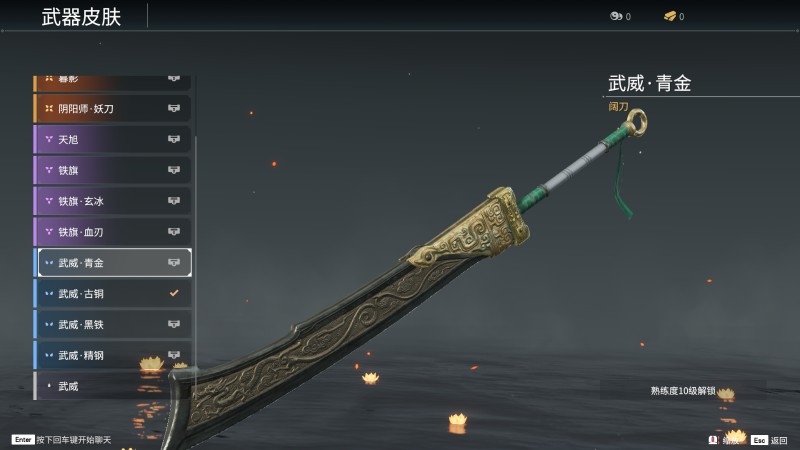
Task: Pick the 武威·精钢 weapon skin
Action: [112, 355]
